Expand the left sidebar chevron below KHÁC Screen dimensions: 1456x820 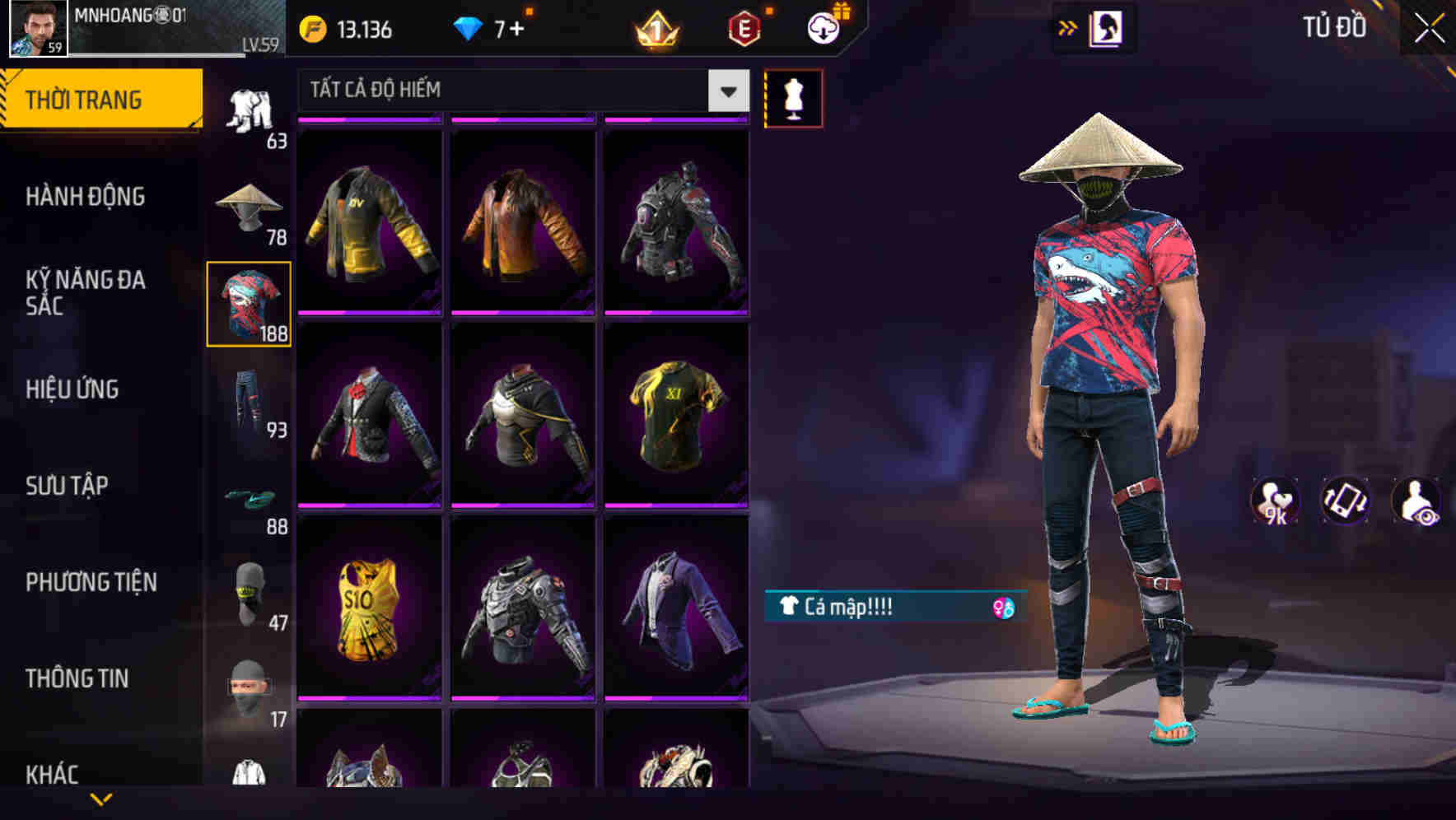pyautogui.click(x=101, y=799)
